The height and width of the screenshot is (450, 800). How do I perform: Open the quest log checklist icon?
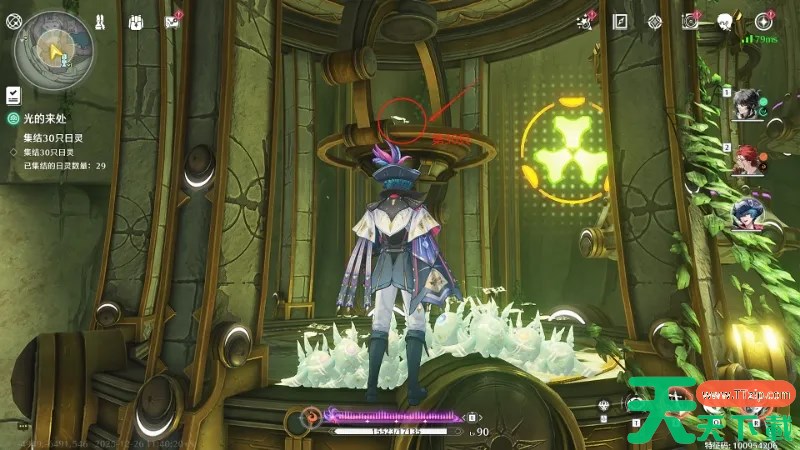[14, 94]
